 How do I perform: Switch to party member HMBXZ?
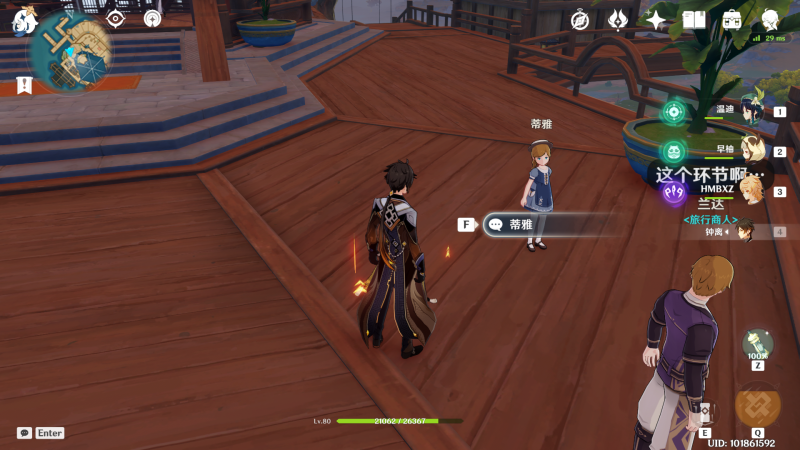[x=750, y=190]
